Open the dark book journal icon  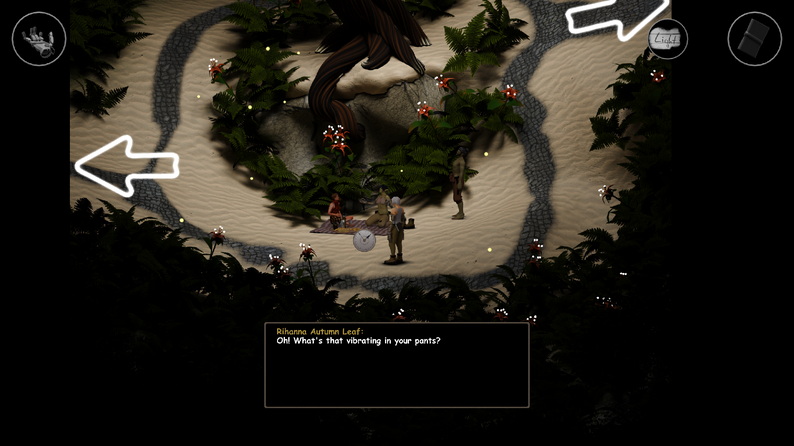click(755, 39)
